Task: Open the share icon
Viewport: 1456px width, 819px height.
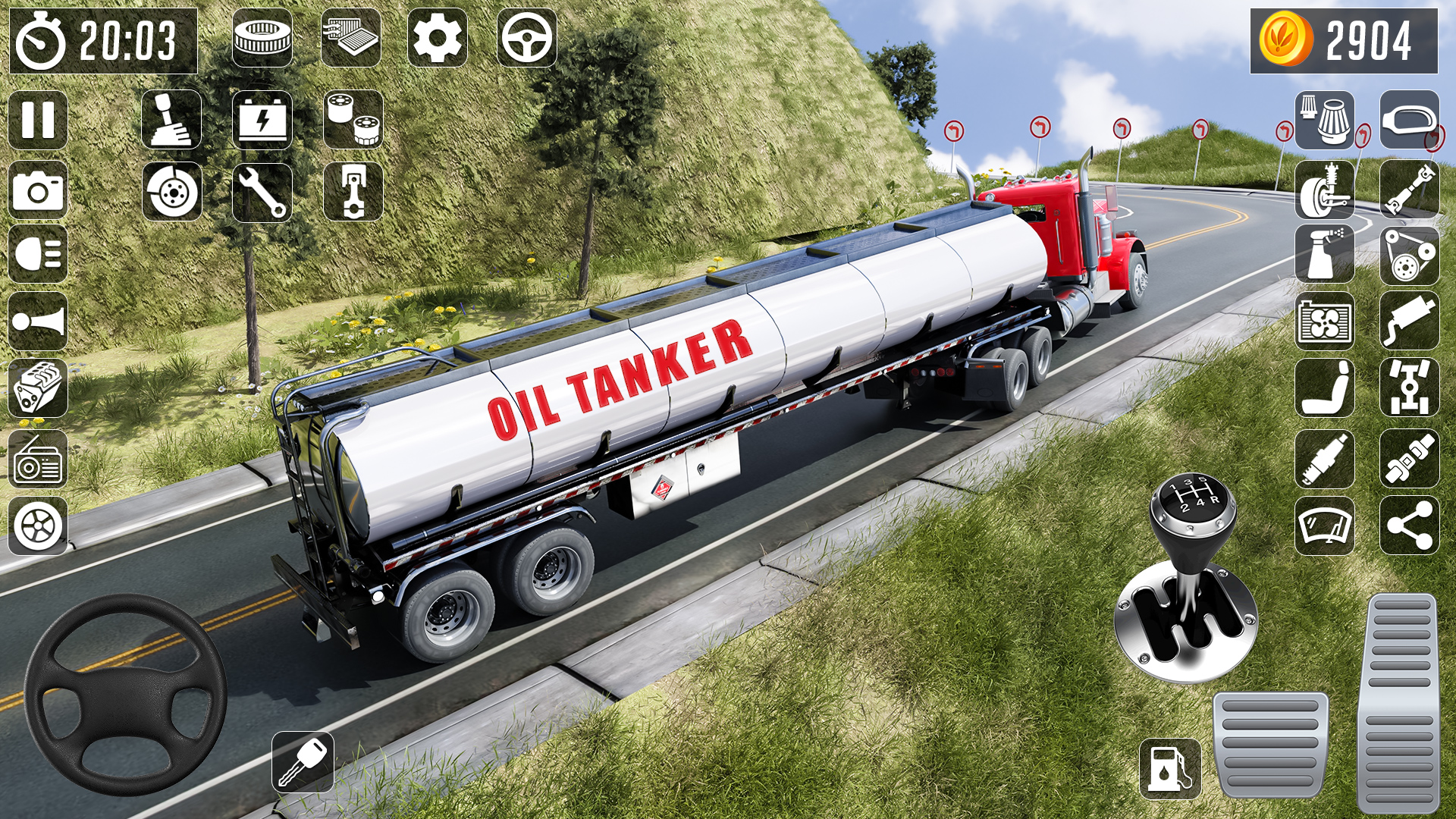Action: point(1410,527)
